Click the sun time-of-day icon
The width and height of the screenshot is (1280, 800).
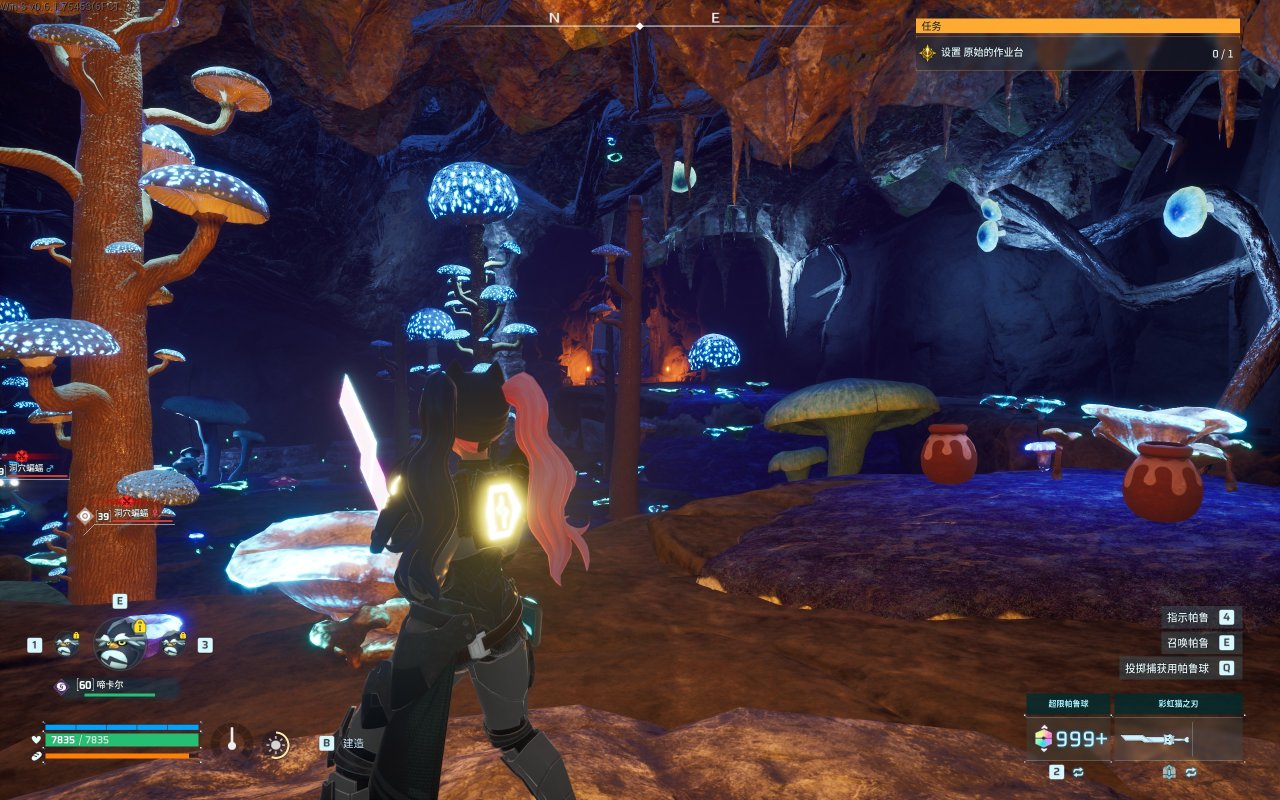[x=275, y=744]
